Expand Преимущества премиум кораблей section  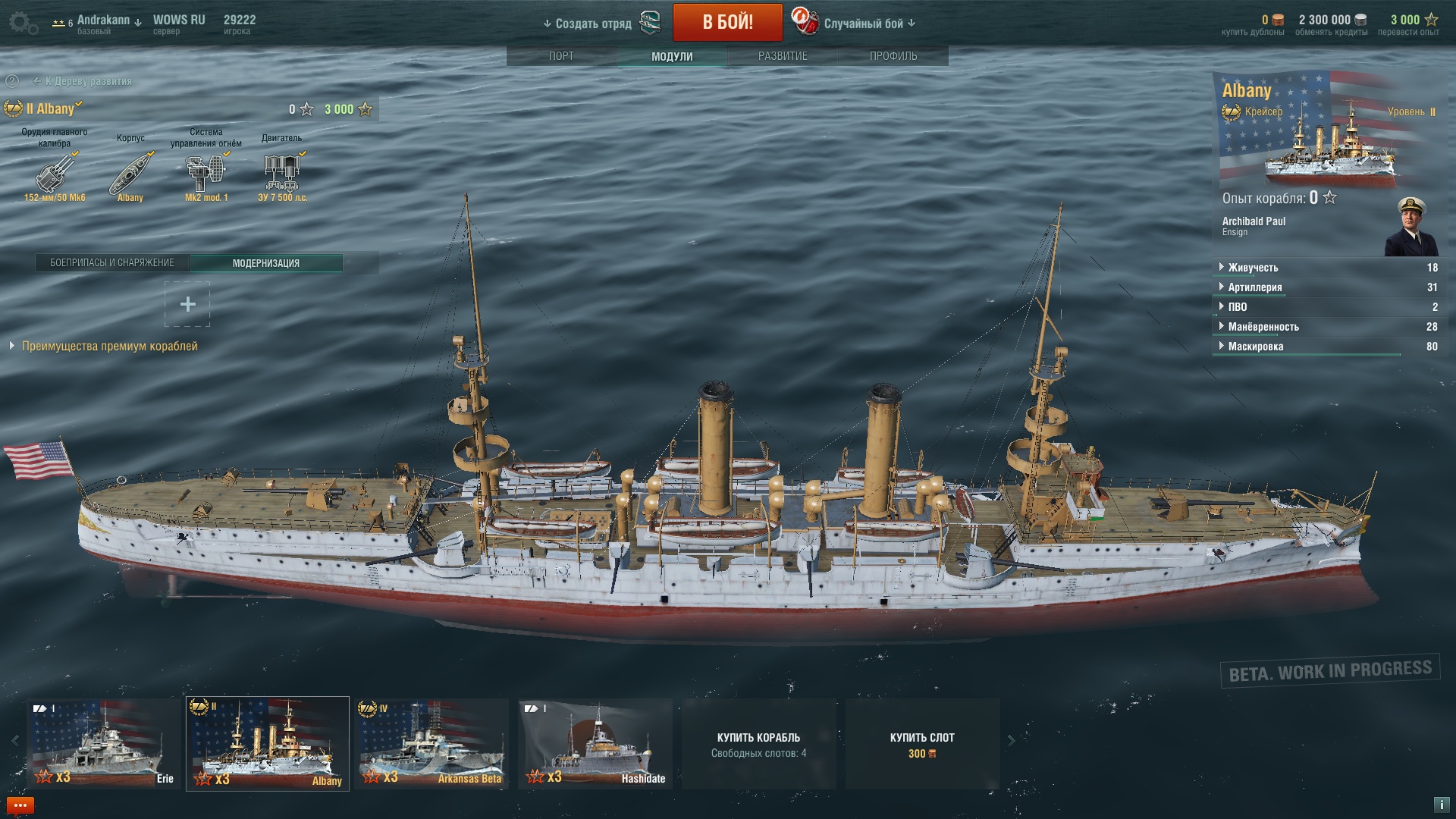109,346
